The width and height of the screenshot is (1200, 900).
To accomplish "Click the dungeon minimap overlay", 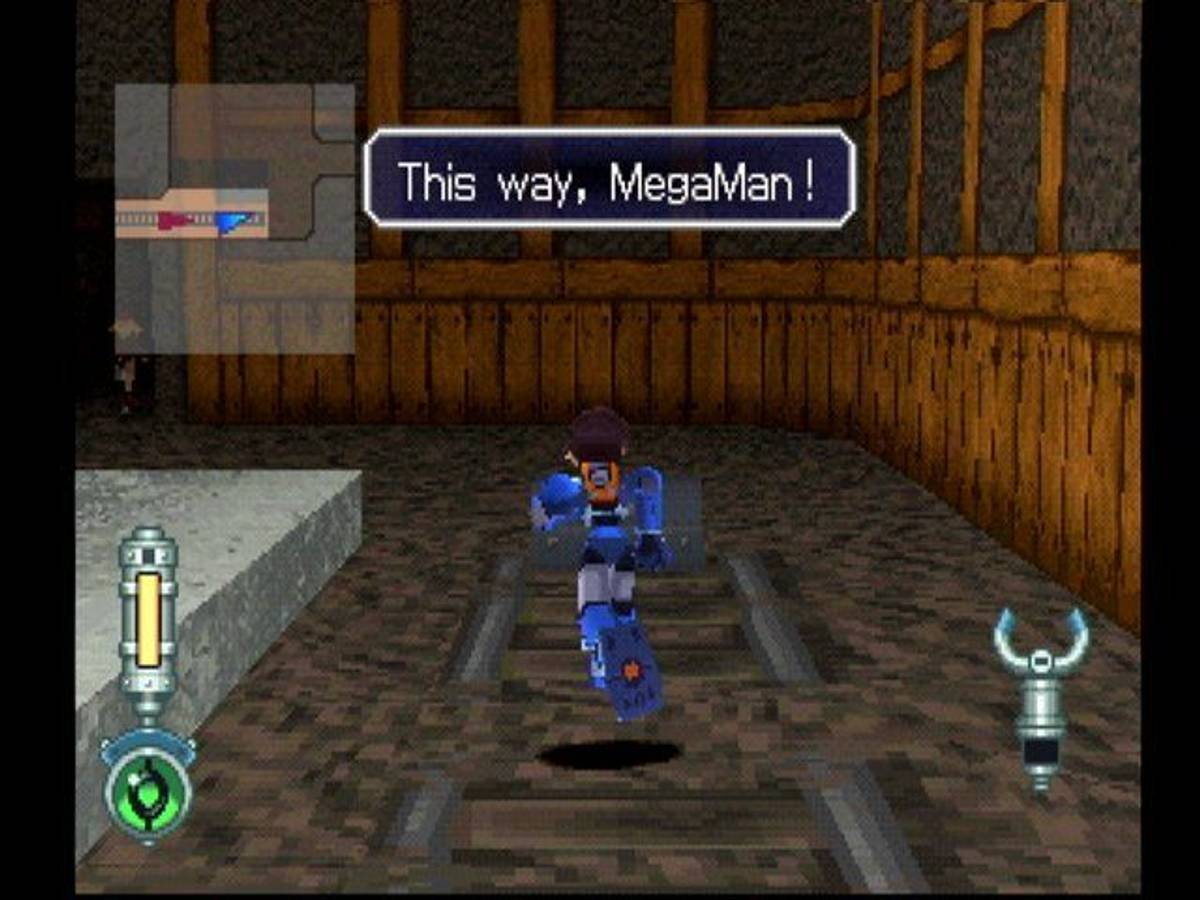I will (x=234, y=218).
